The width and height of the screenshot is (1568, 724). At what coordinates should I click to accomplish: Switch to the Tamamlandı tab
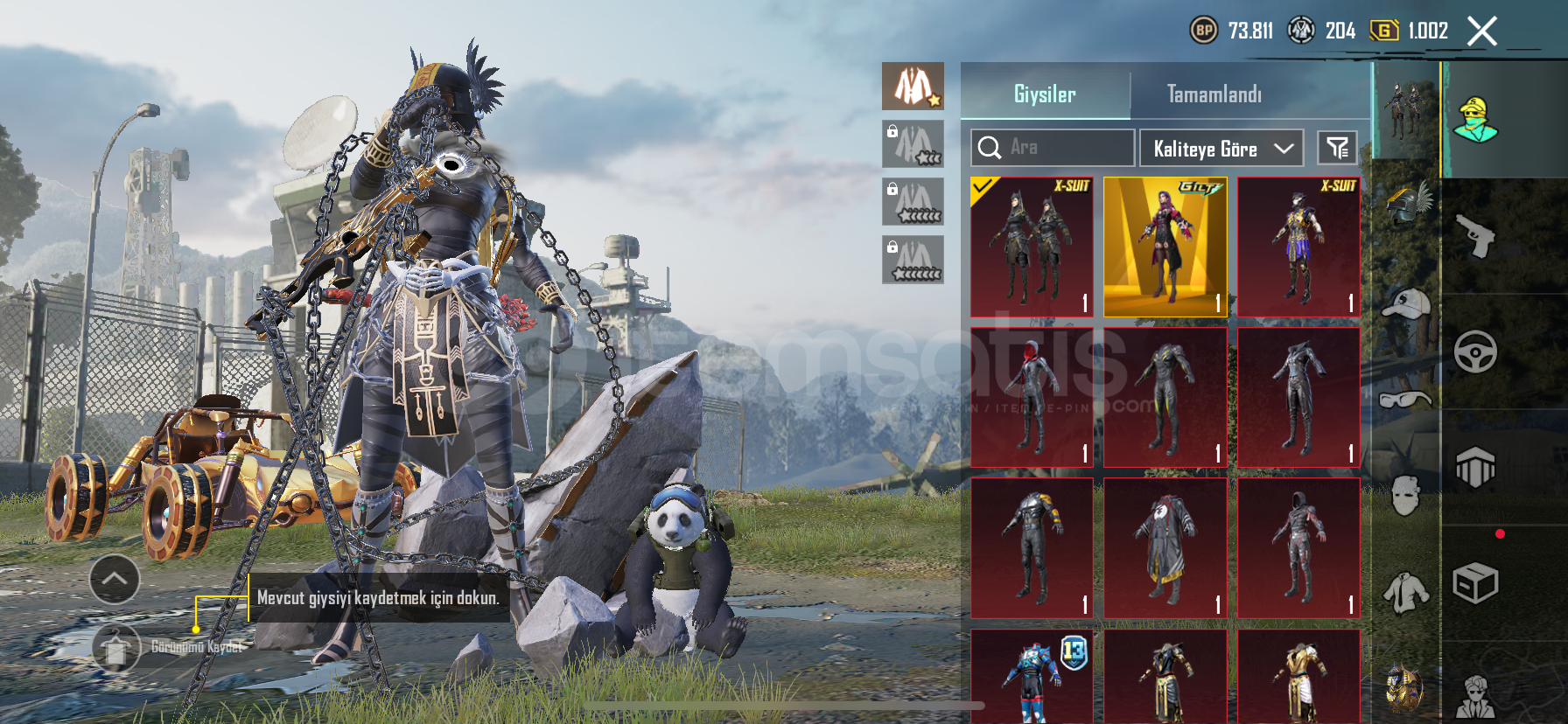pyautogui.click(x=1214, y=94)
